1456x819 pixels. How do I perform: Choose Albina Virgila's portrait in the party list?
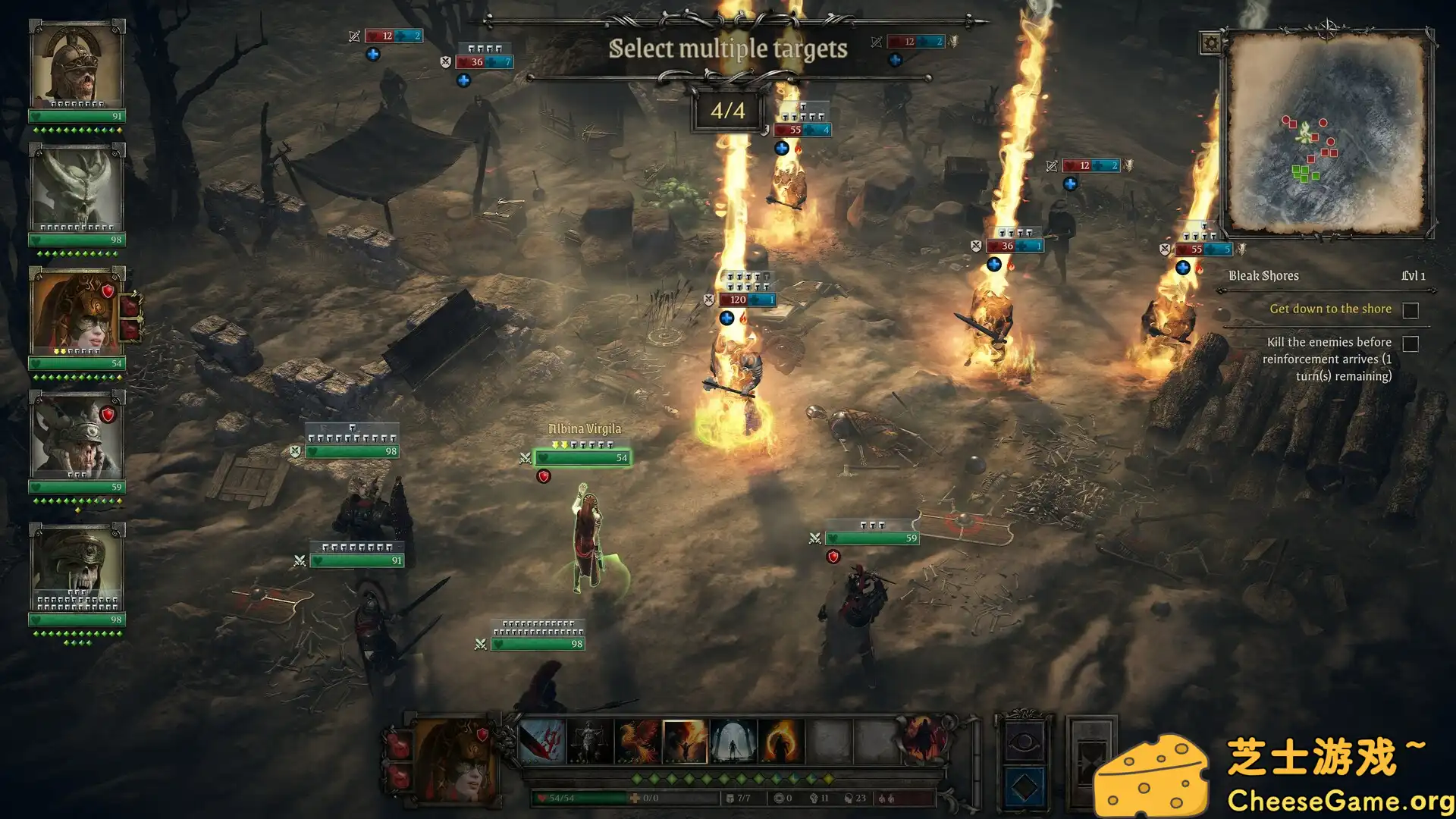[76, 311]
